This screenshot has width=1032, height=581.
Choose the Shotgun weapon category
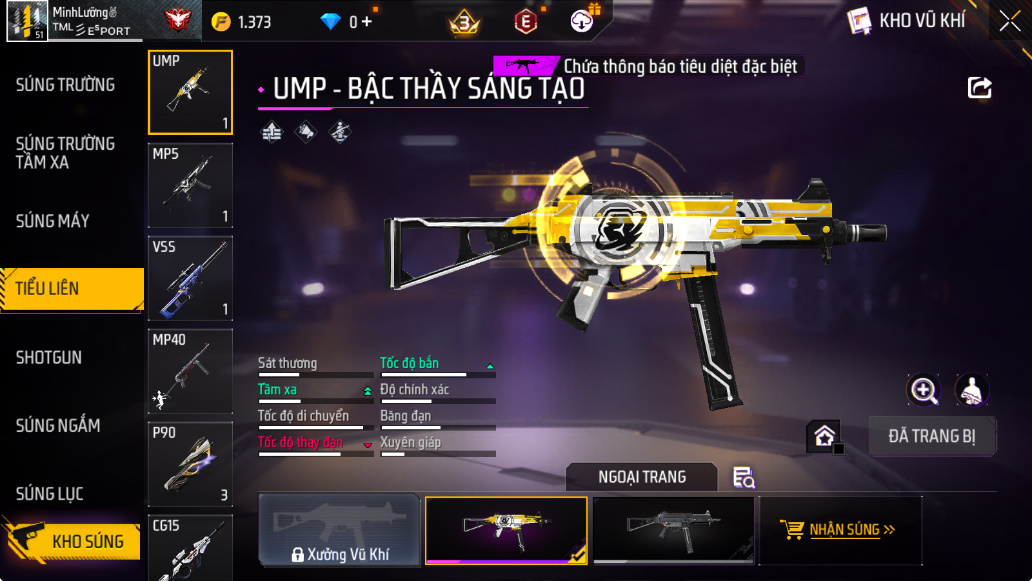49,357
